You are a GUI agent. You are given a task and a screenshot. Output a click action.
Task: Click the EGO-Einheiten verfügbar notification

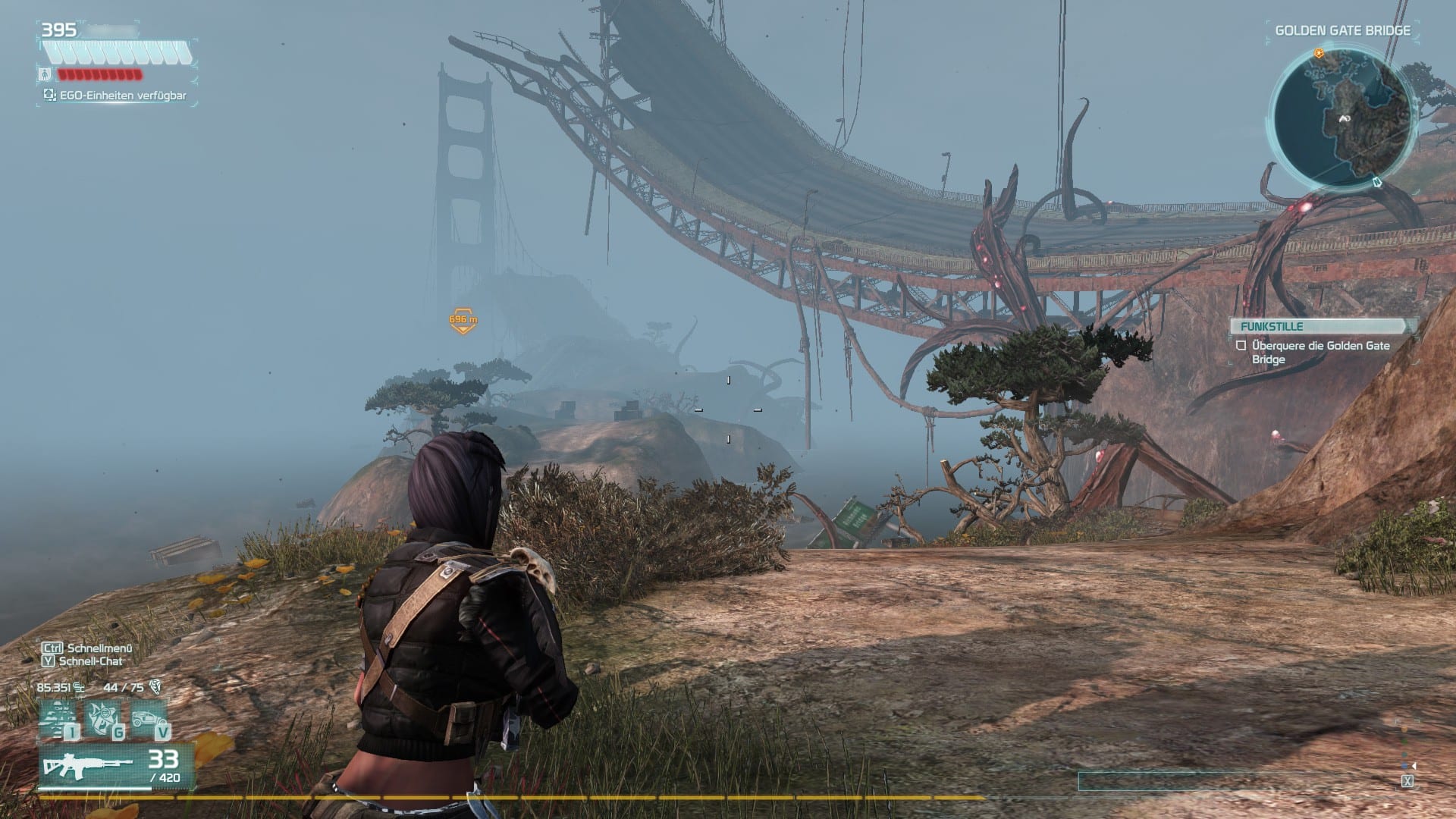115,96
